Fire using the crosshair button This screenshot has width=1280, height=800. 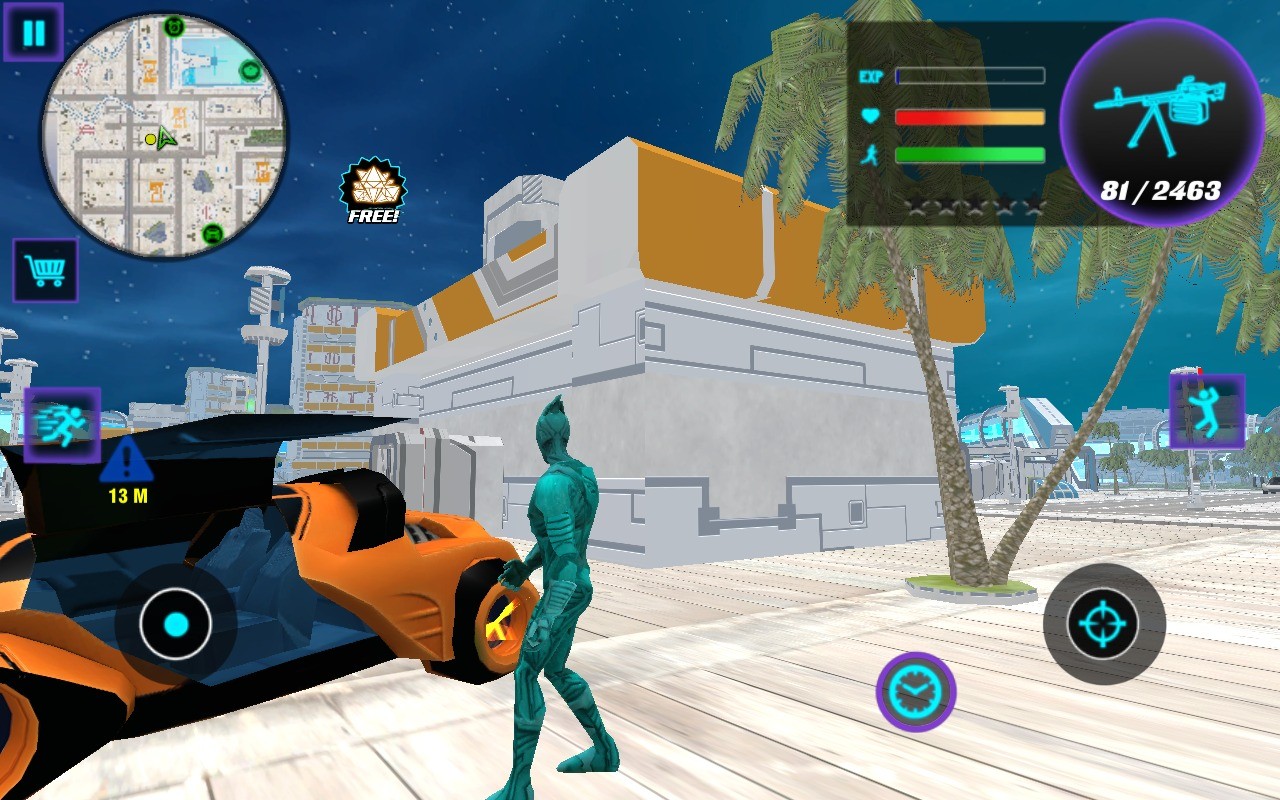(1103, 624)
